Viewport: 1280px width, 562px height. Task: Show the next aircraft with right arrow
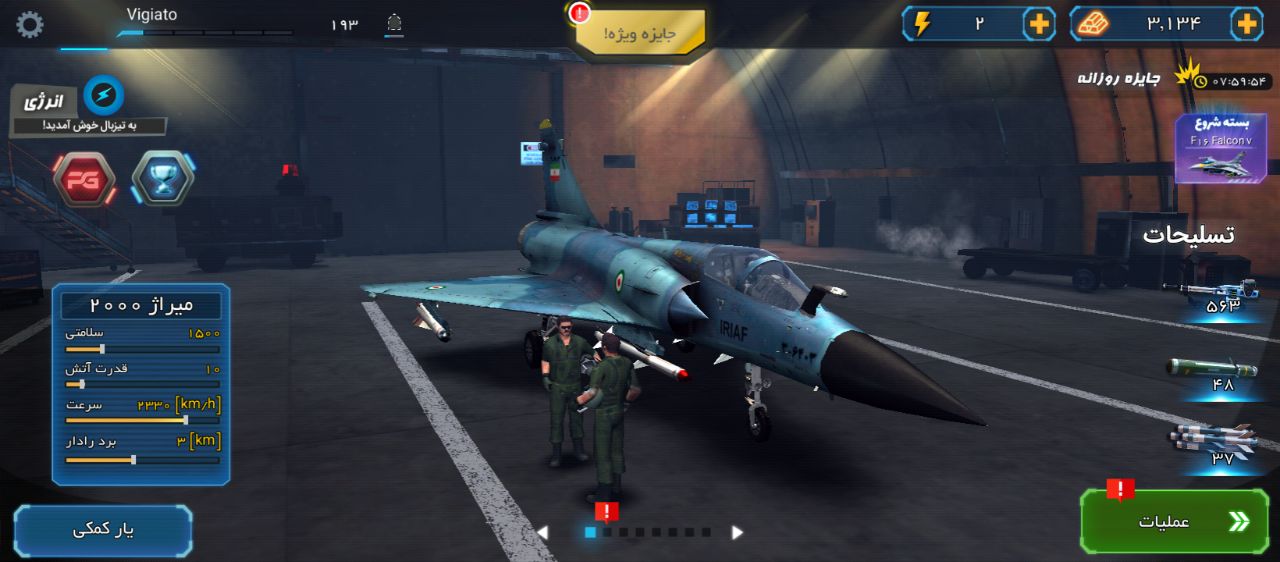point(737,533)
